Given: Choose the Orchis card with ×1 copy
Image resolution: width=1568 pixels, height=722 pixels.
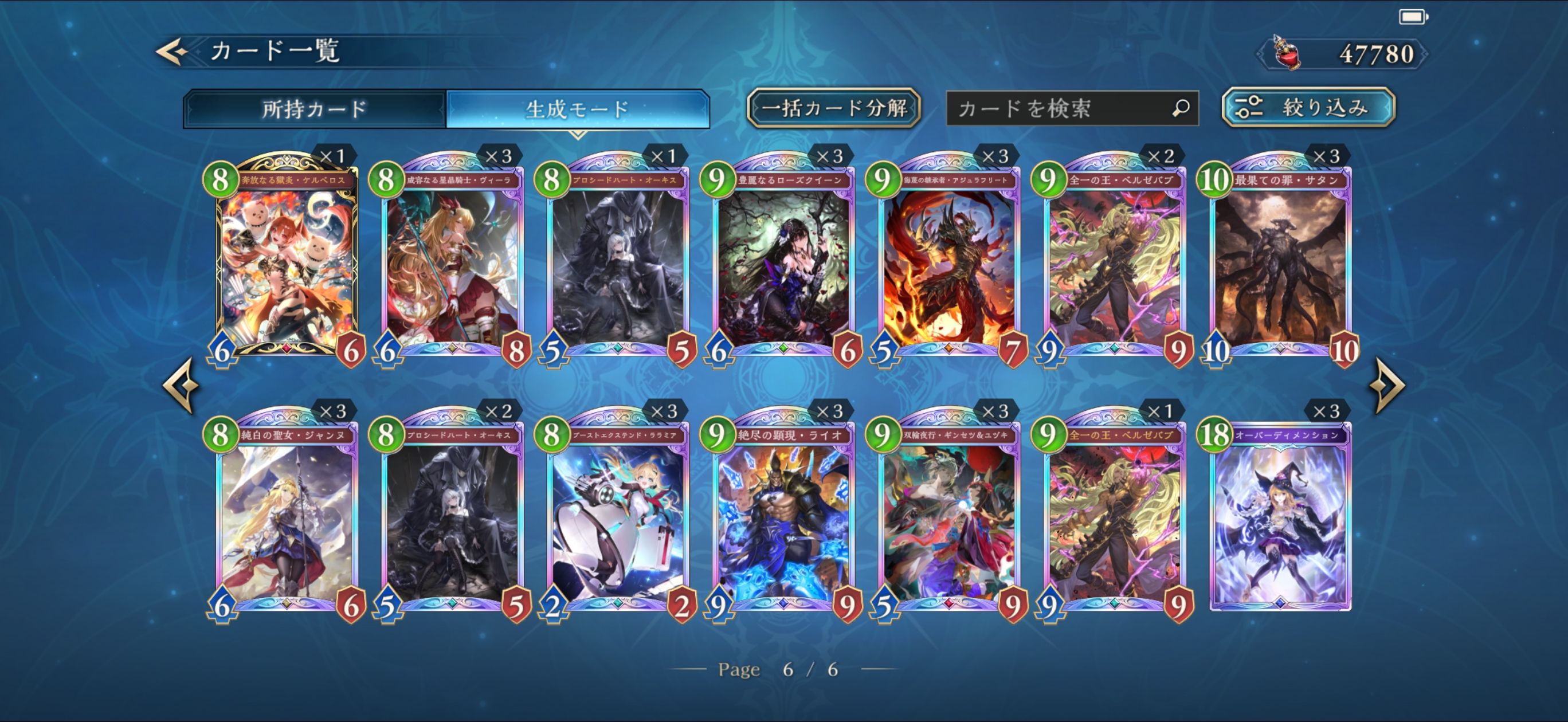Looking at the screenshot, I should (617, 262).
